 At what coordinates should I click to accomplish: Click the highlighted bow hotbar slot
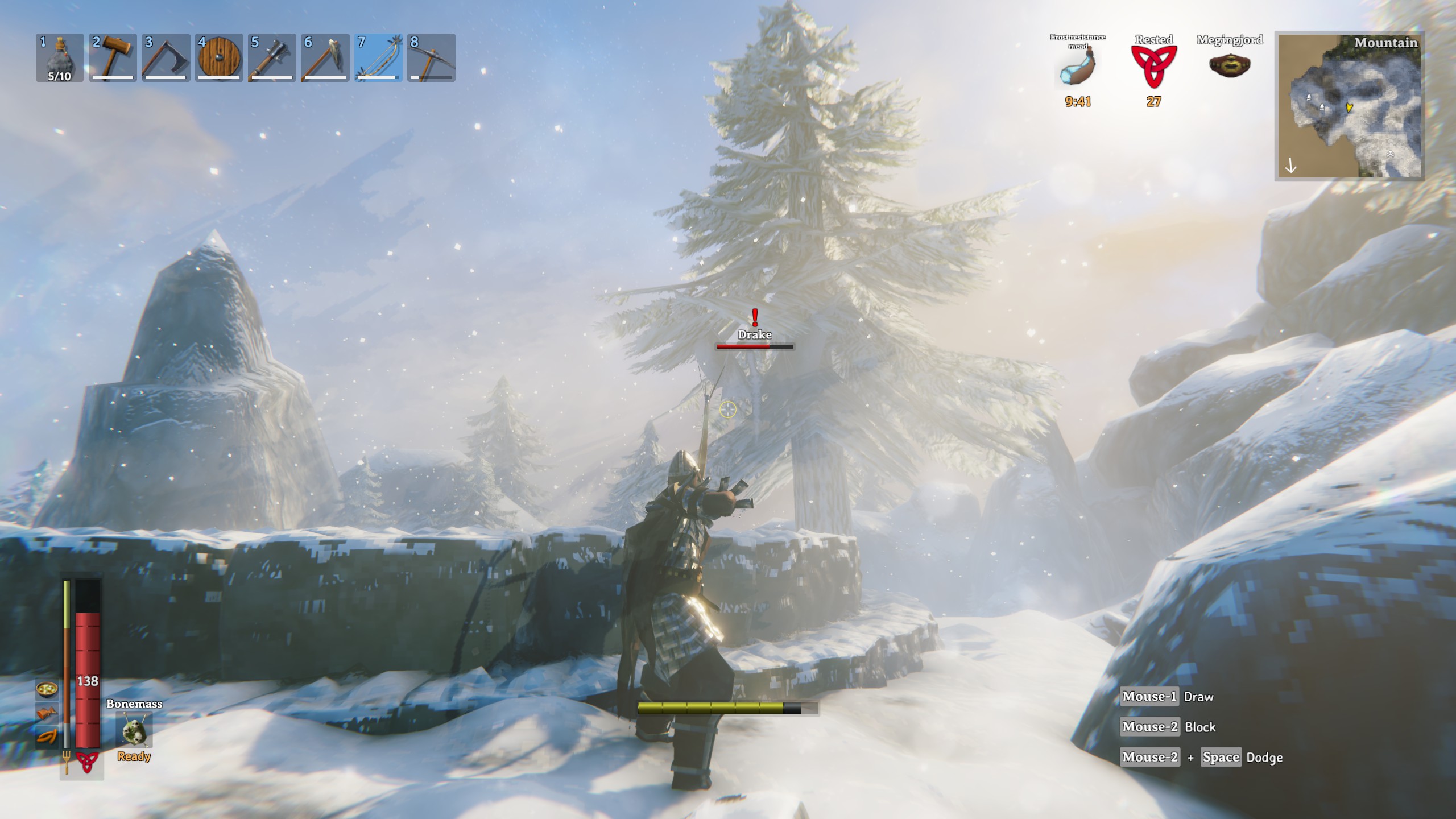[x=378, y=57]
